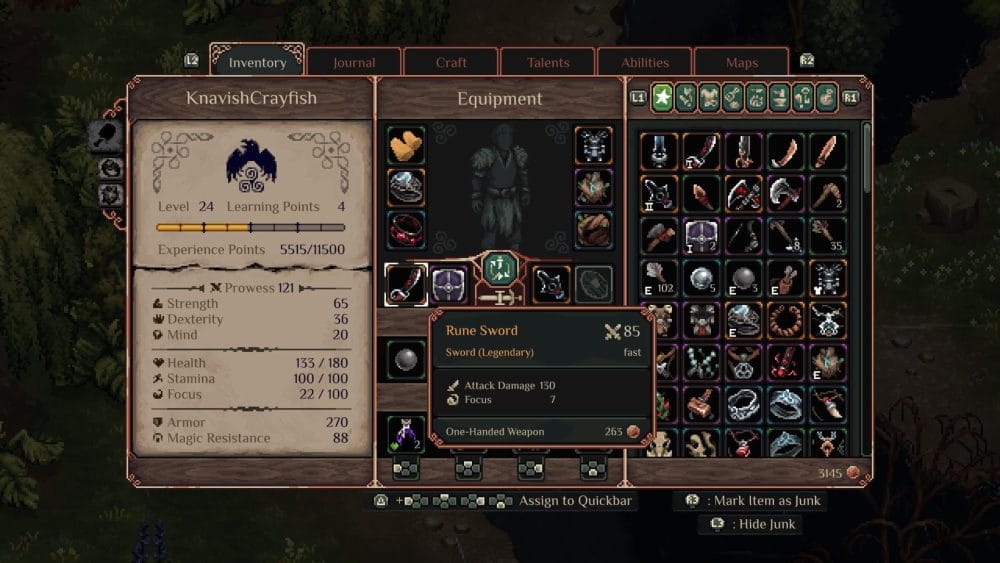
Task: Open the drumstick side tab
Action: click(105, 137)
